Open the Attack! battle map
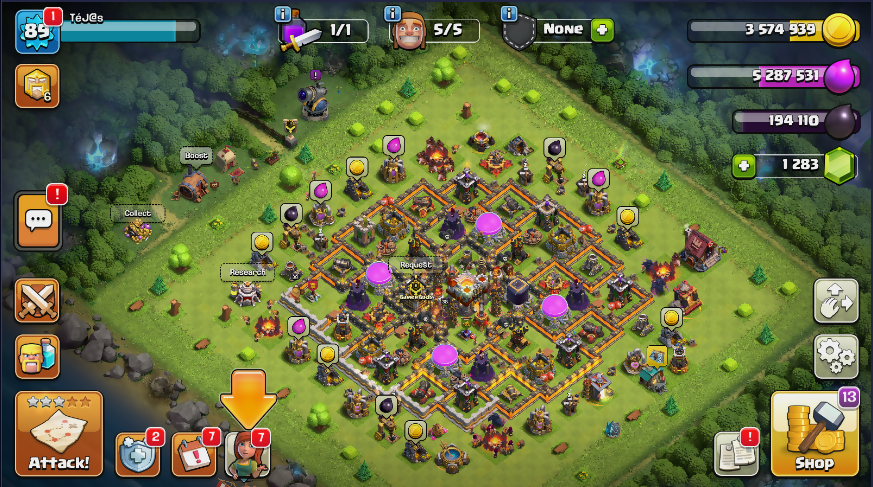 [58, 434]
